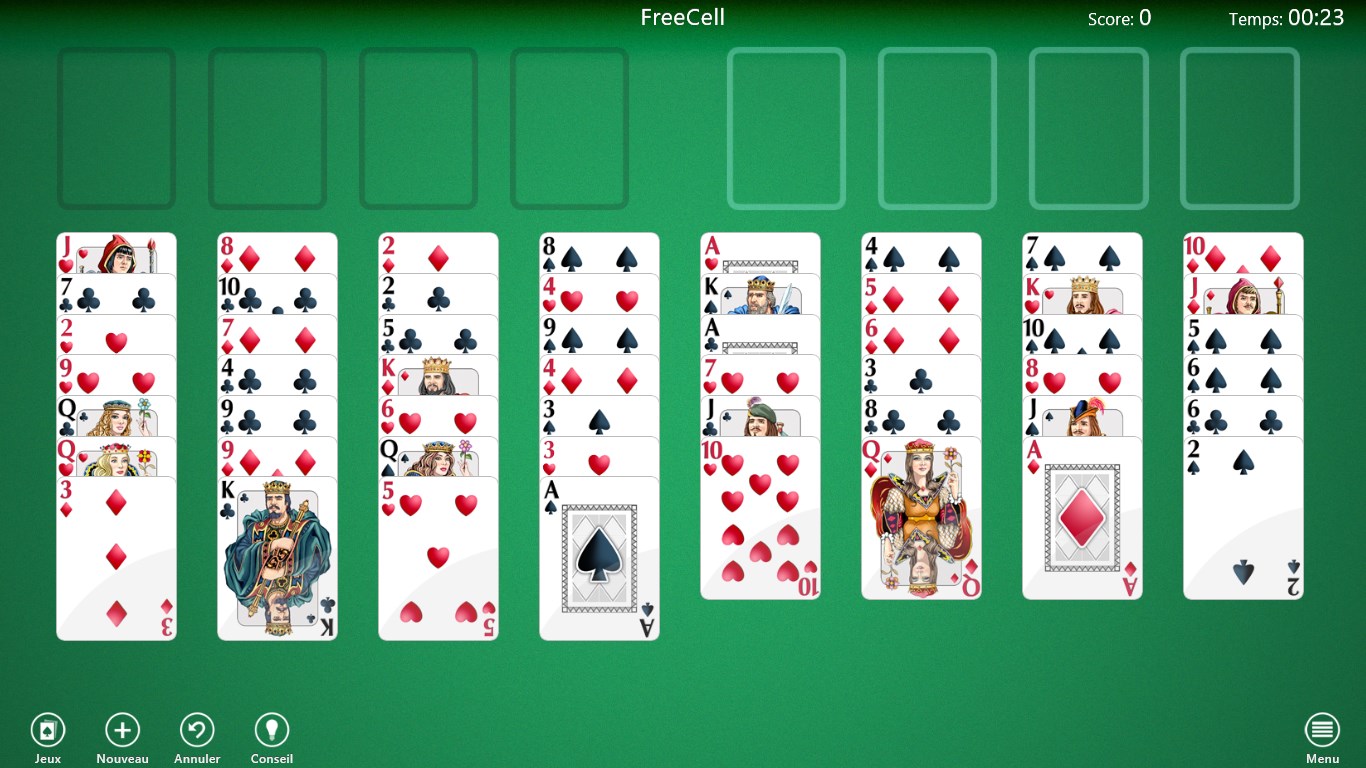Click the Temps timer readout

1287,18
